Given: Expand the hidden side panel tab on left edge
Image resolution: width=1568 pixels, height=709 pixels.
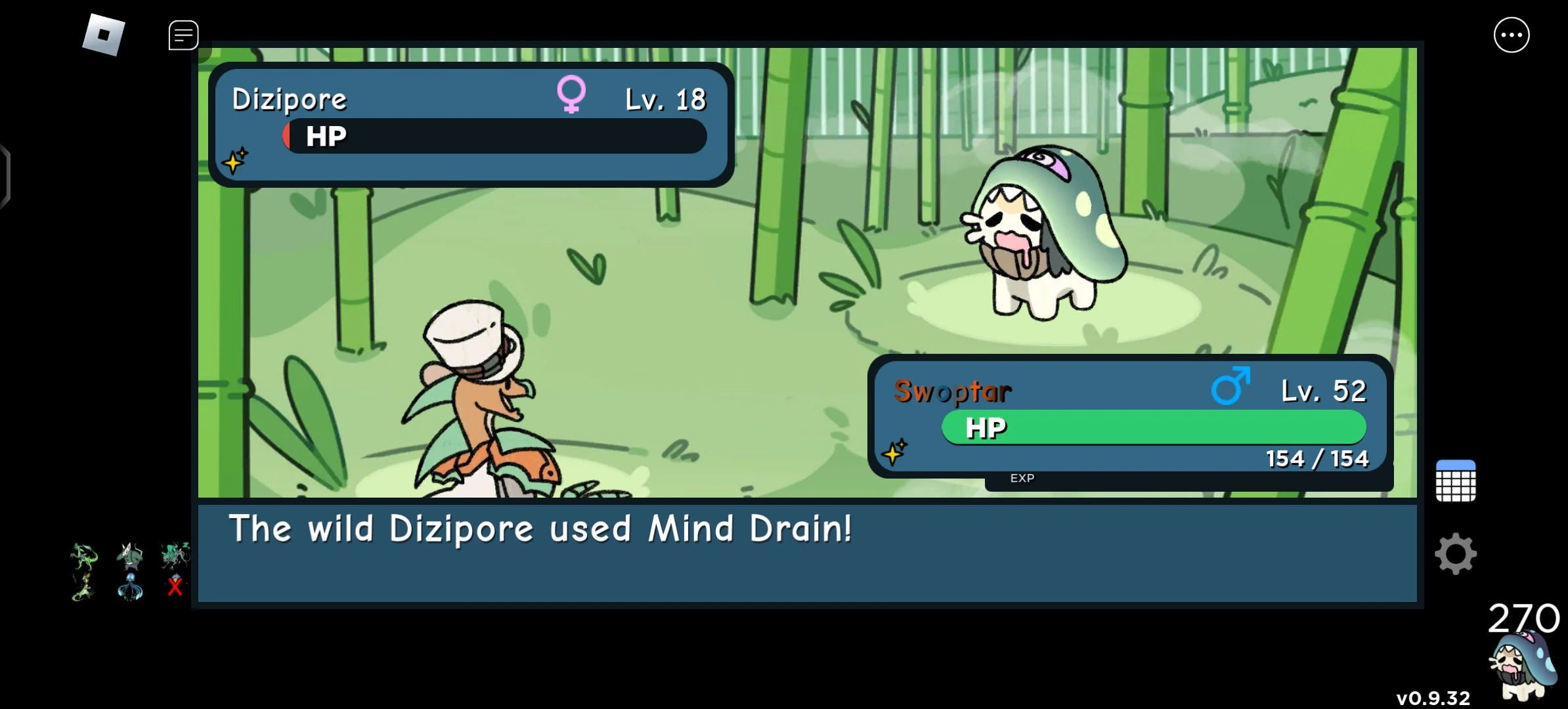Looking at the screenshot, I should pos(5,176).
